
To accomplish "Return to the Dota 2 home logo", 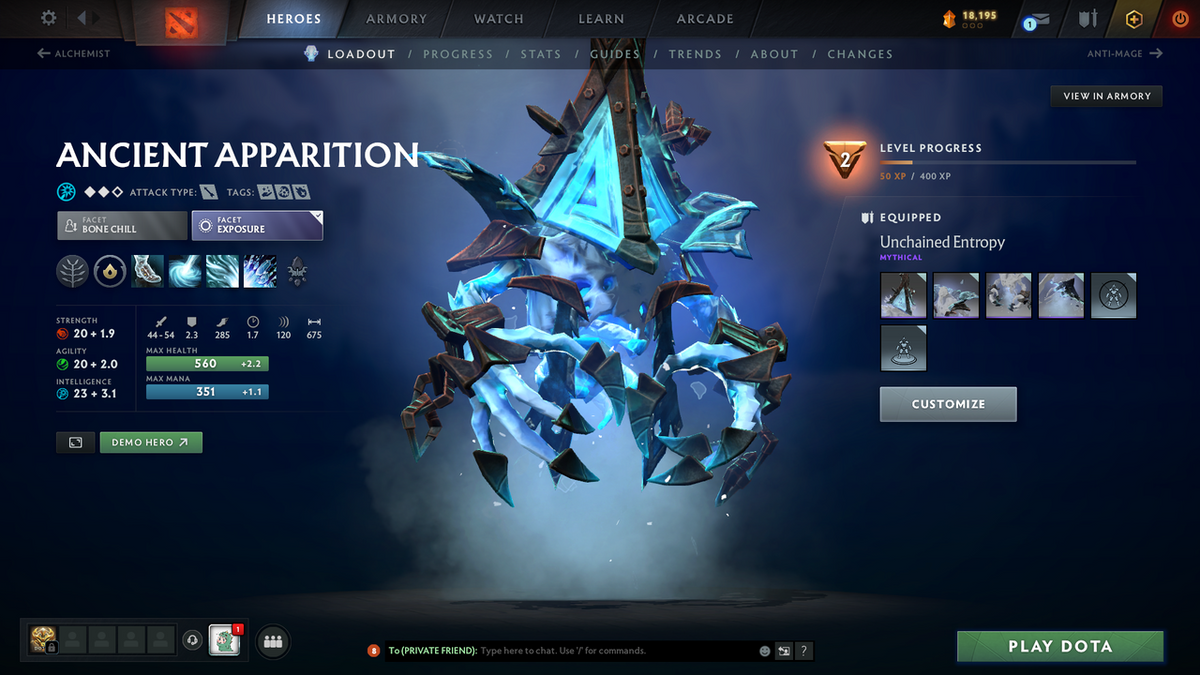I will [195, 21].
